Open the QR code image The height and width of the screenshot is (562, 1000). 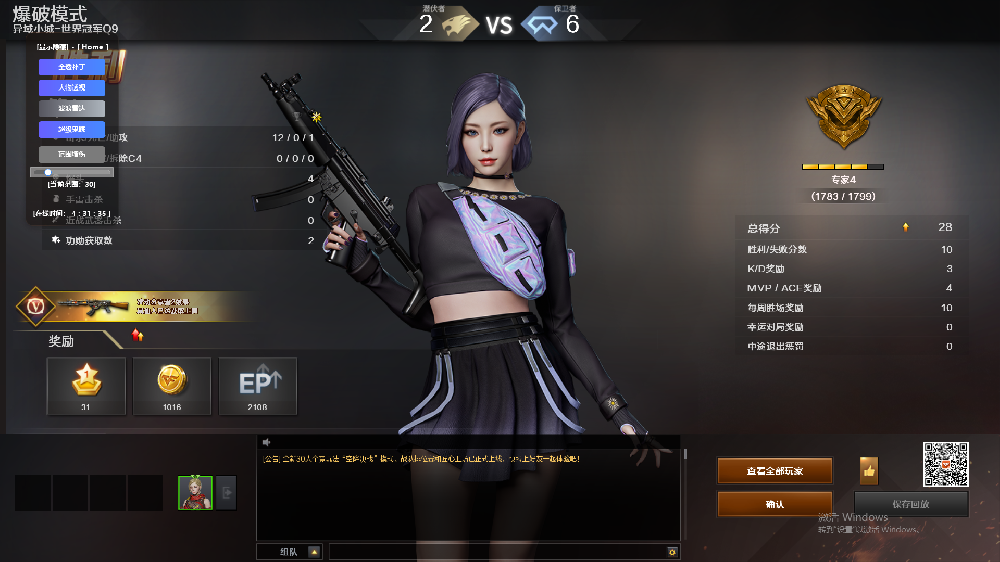945,464
